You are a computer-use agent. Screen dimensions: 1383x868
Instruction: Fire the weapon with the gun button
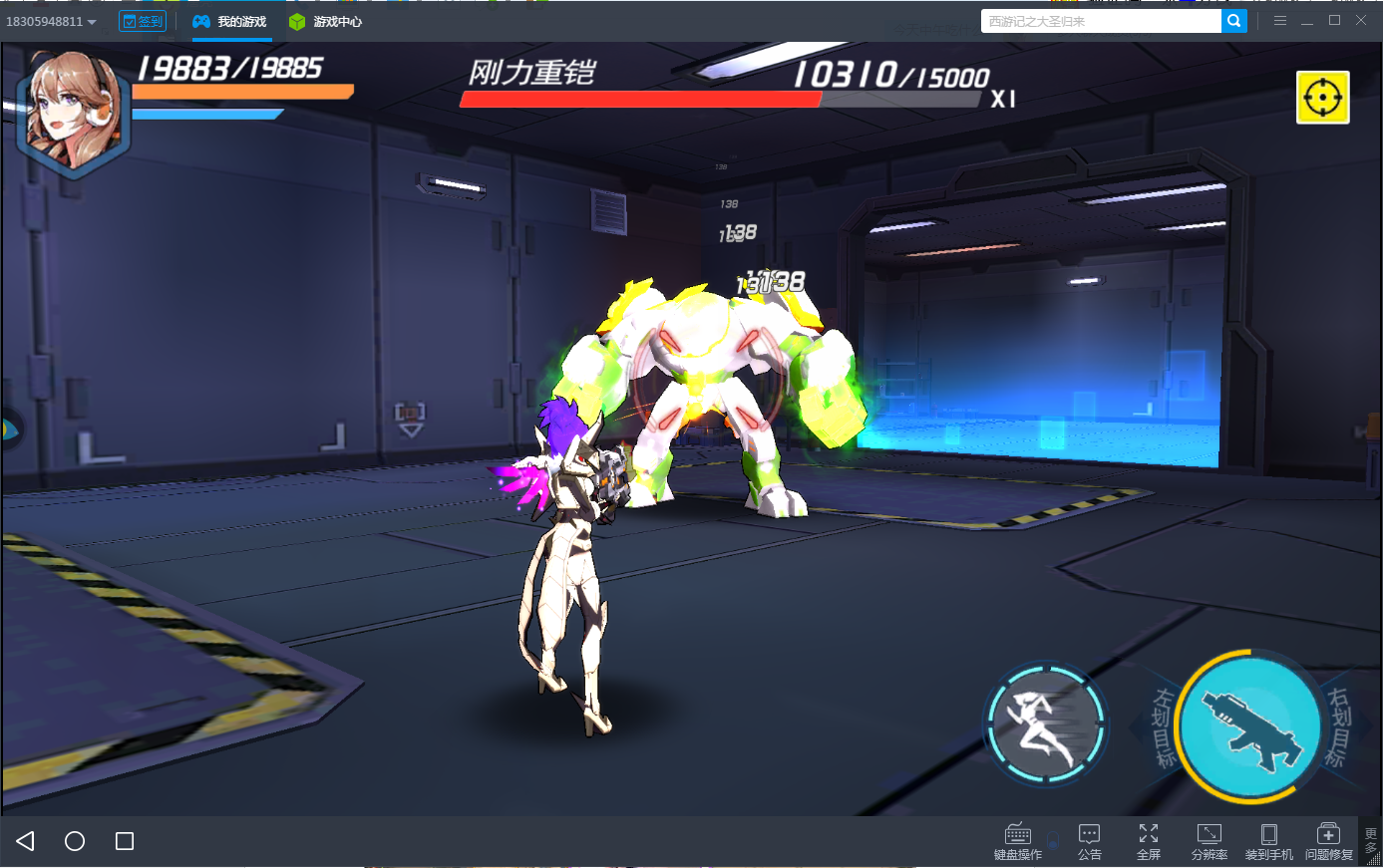coord(1251,727)
